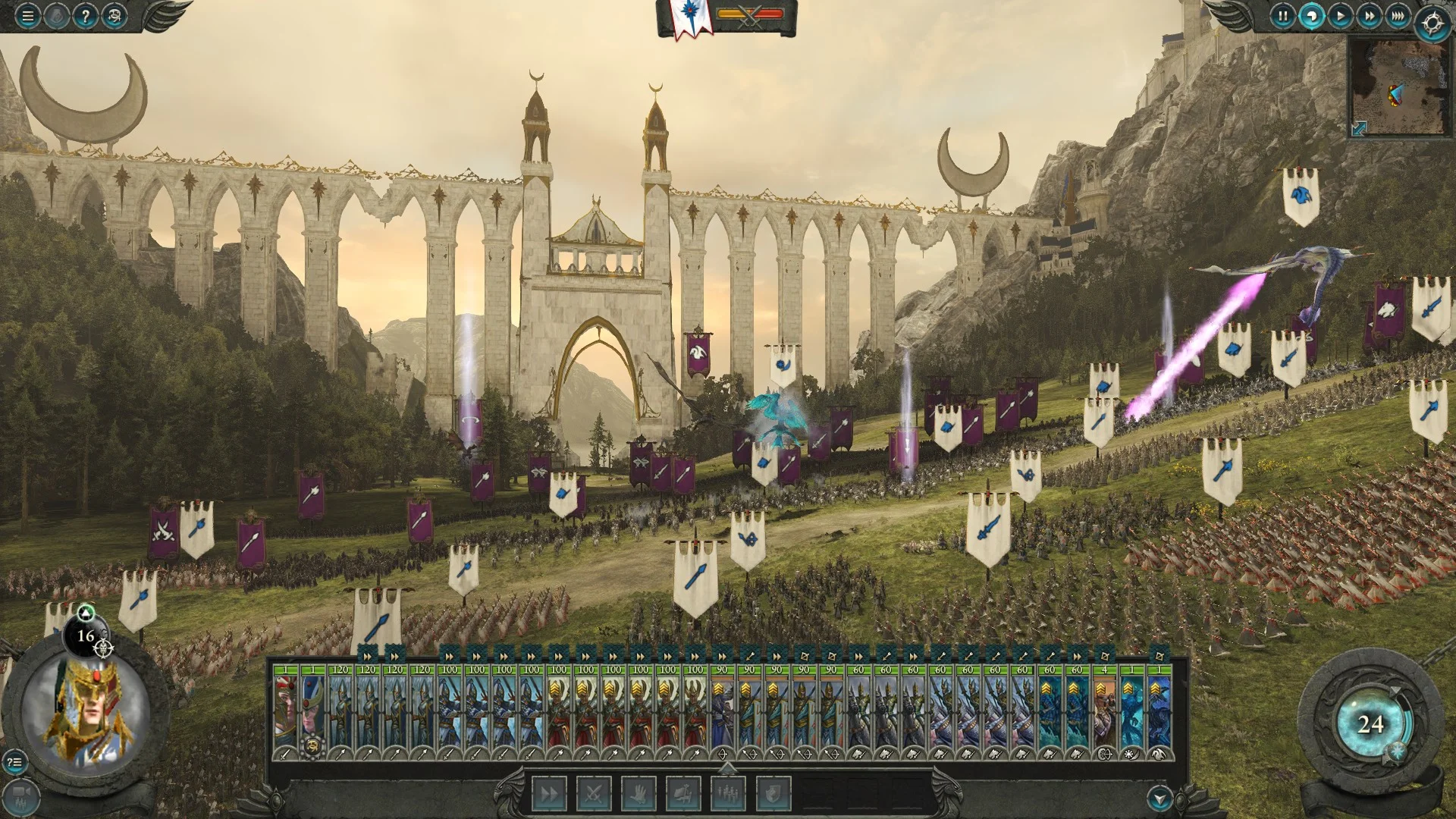The image size is (1456, 819).
Task: Open the main game menu
Action: pyautogui.click(x=27, y=15)
